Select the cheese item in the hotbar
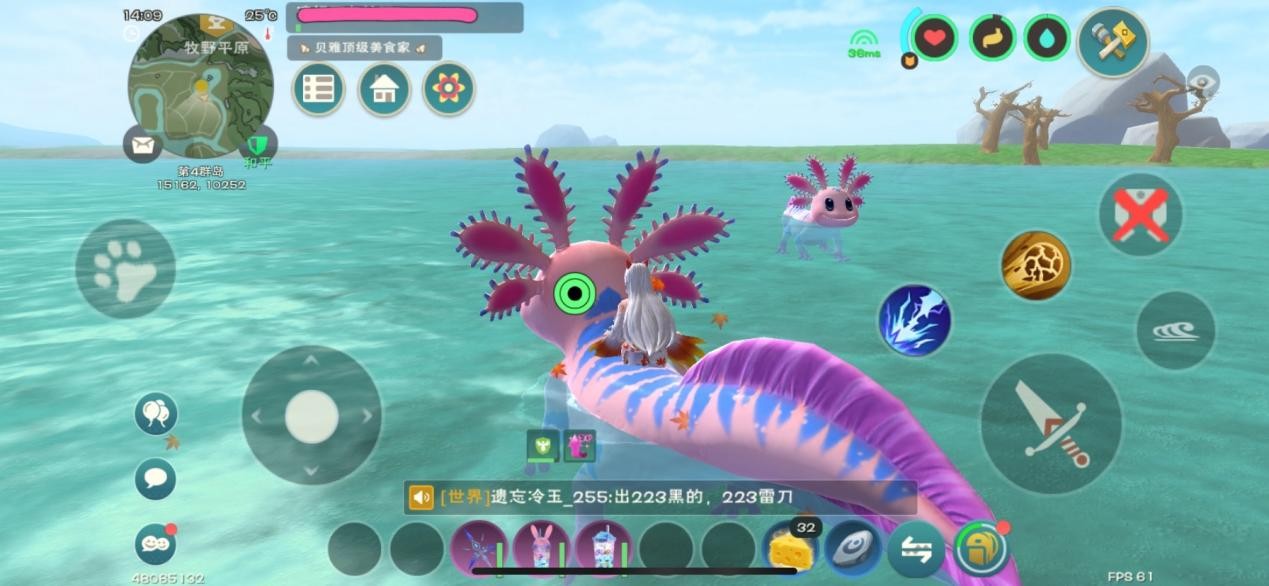Viewport: 1269px width, 586px height. (x=790, y=549)
